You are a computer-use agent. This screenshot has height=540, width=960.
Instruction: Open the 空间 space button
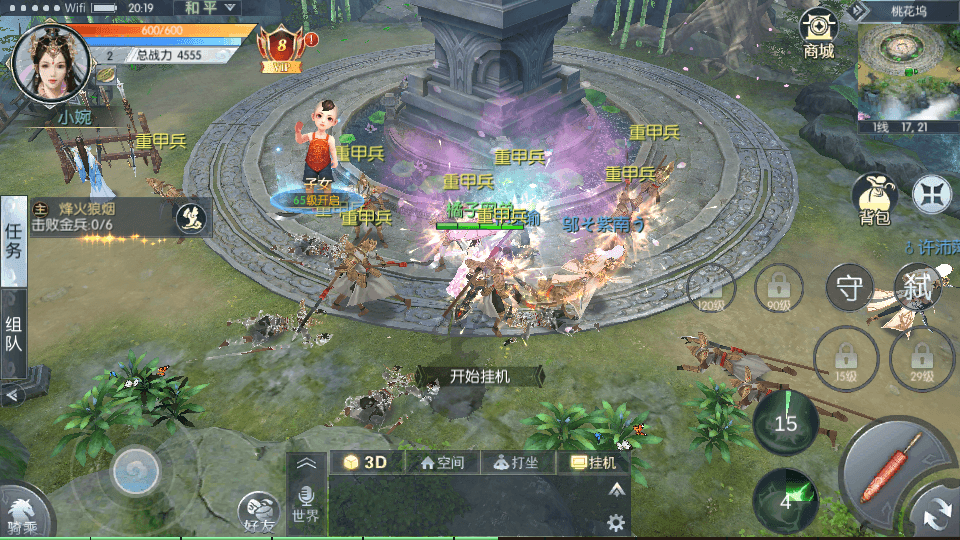pyautogui.click(x=442, y=462)
